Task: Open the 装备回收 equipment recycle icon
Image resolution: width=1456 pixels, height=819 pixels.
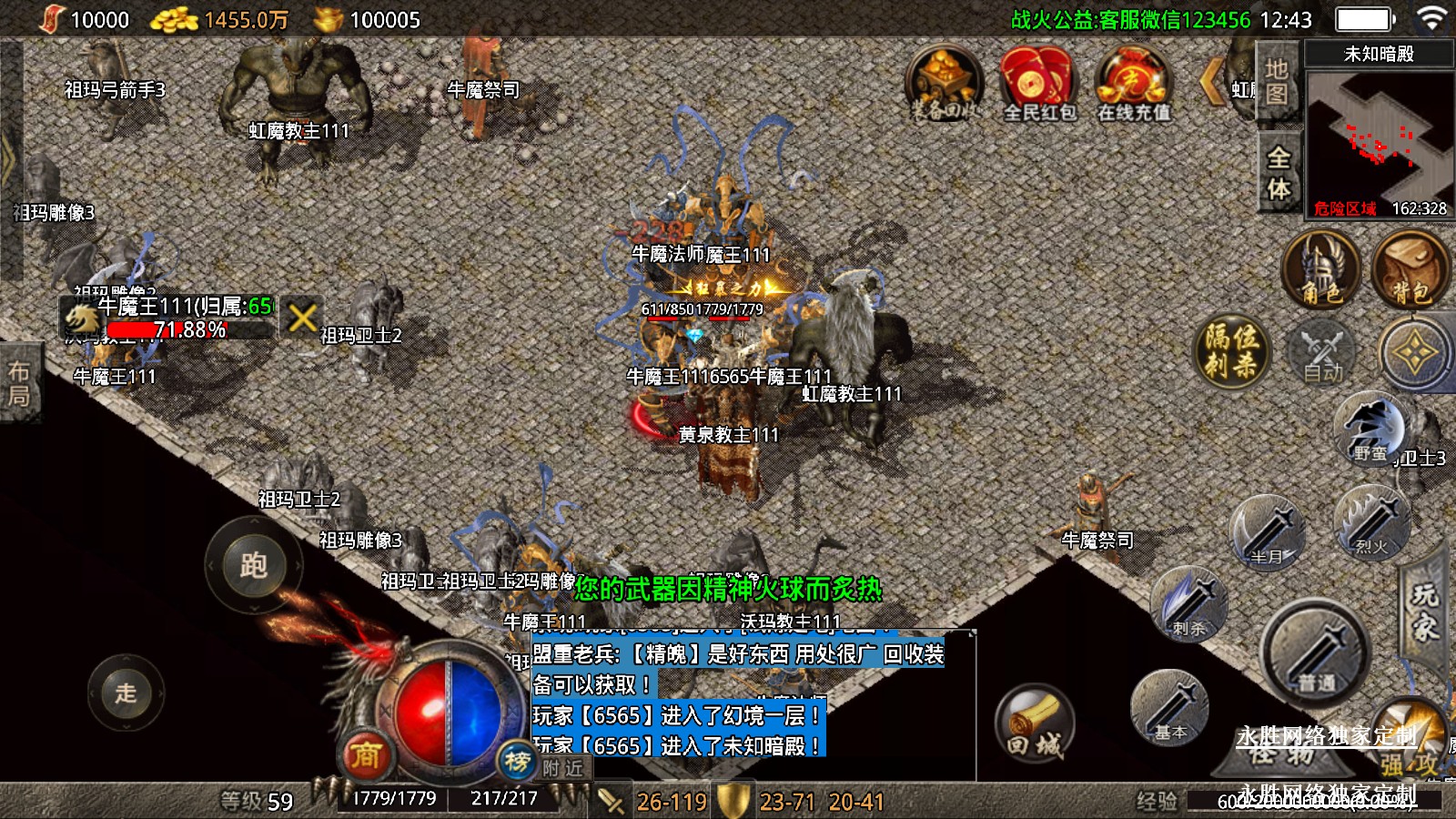Action: [x=944, y=85]
